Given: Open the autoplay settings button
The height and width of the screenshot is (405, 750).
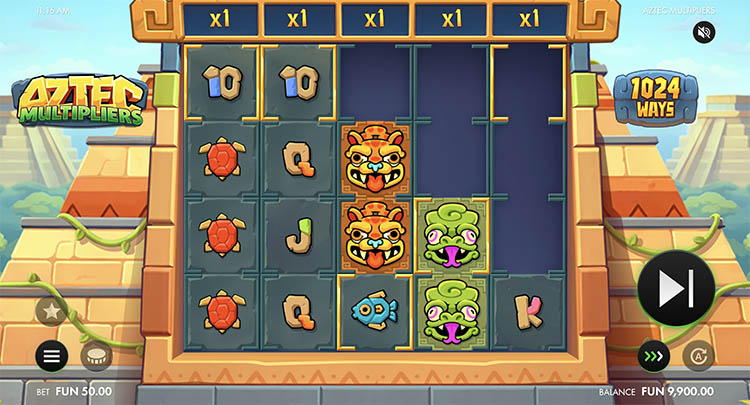Looking at the screenshot, I should point(698,355).
